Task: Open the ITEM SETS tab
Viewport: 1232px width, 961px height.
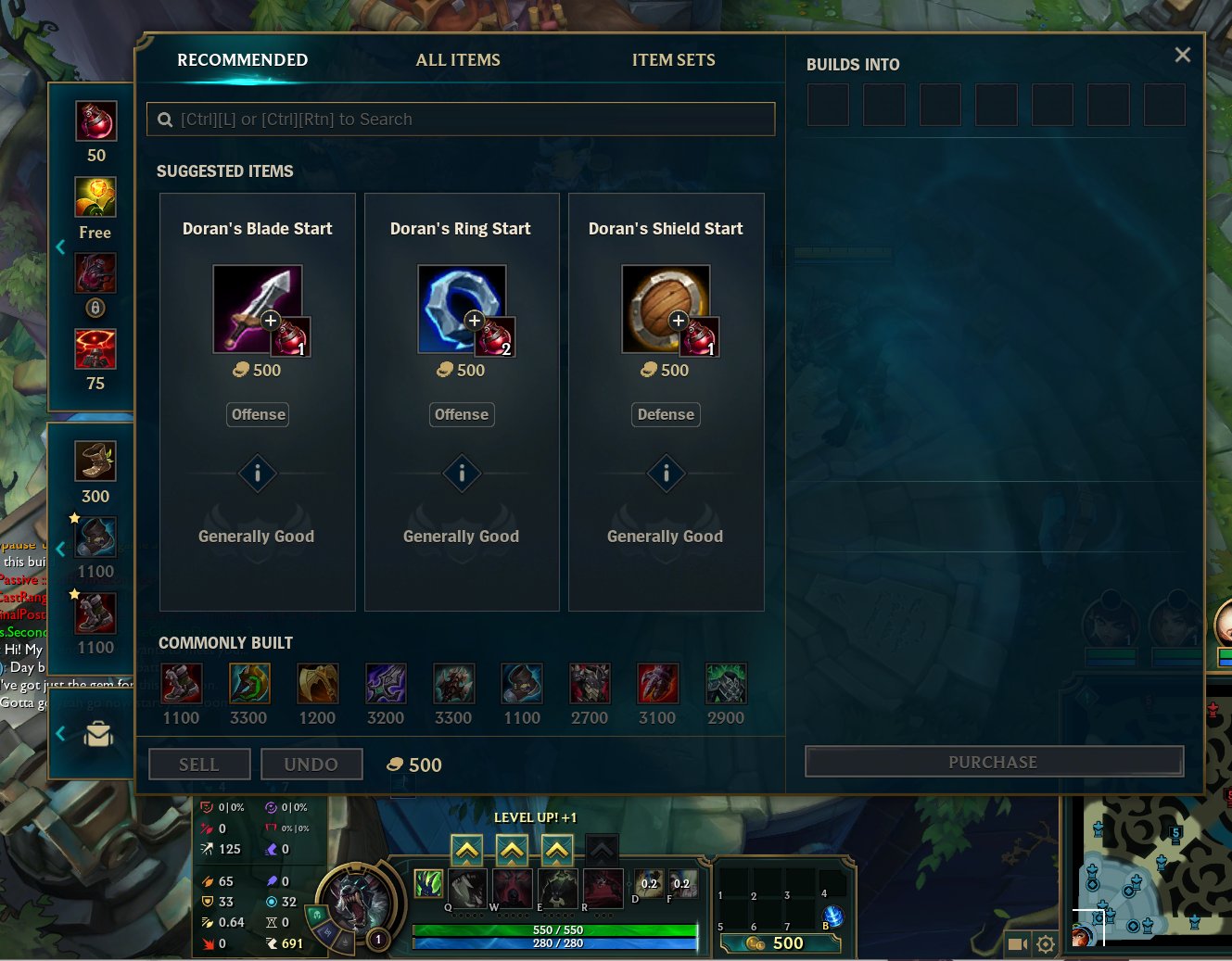Action: pyautogui.click(x=674, y=59)
